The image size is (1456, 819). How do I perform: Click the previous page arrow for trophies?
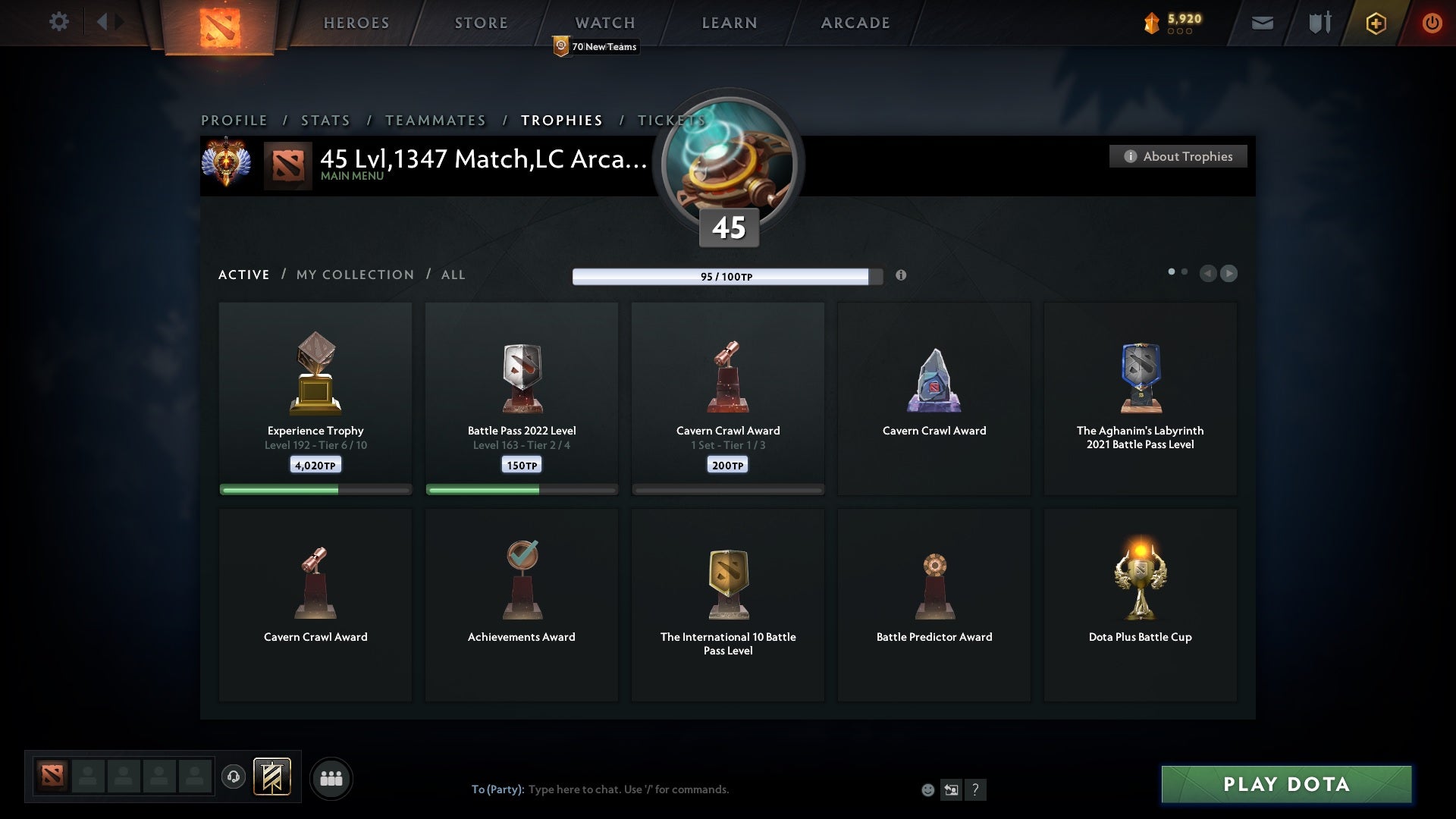click(x=1209, y=274)
